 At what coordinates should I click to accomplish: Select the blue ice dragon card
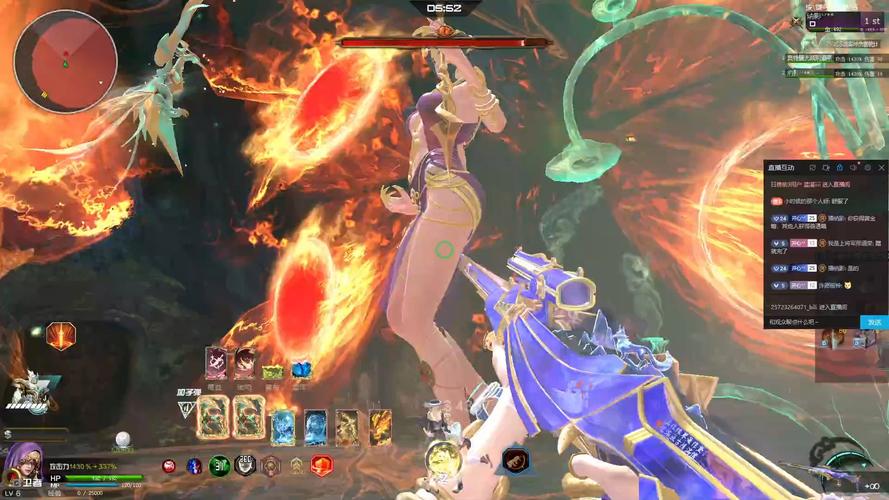pos(283,427)
